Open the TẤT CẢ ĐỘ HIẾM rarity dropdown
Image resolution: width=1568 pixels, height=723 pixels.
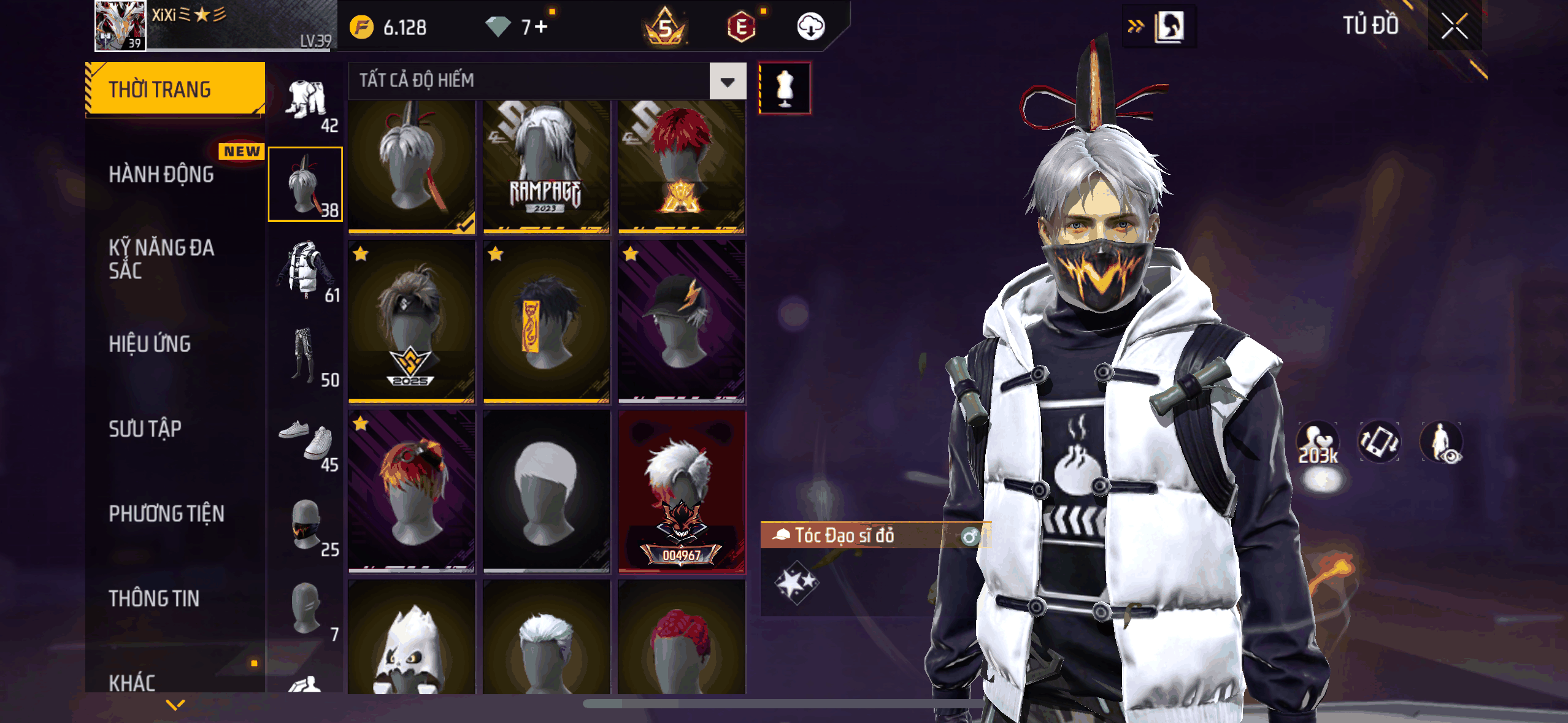click(x=728, y=81)
